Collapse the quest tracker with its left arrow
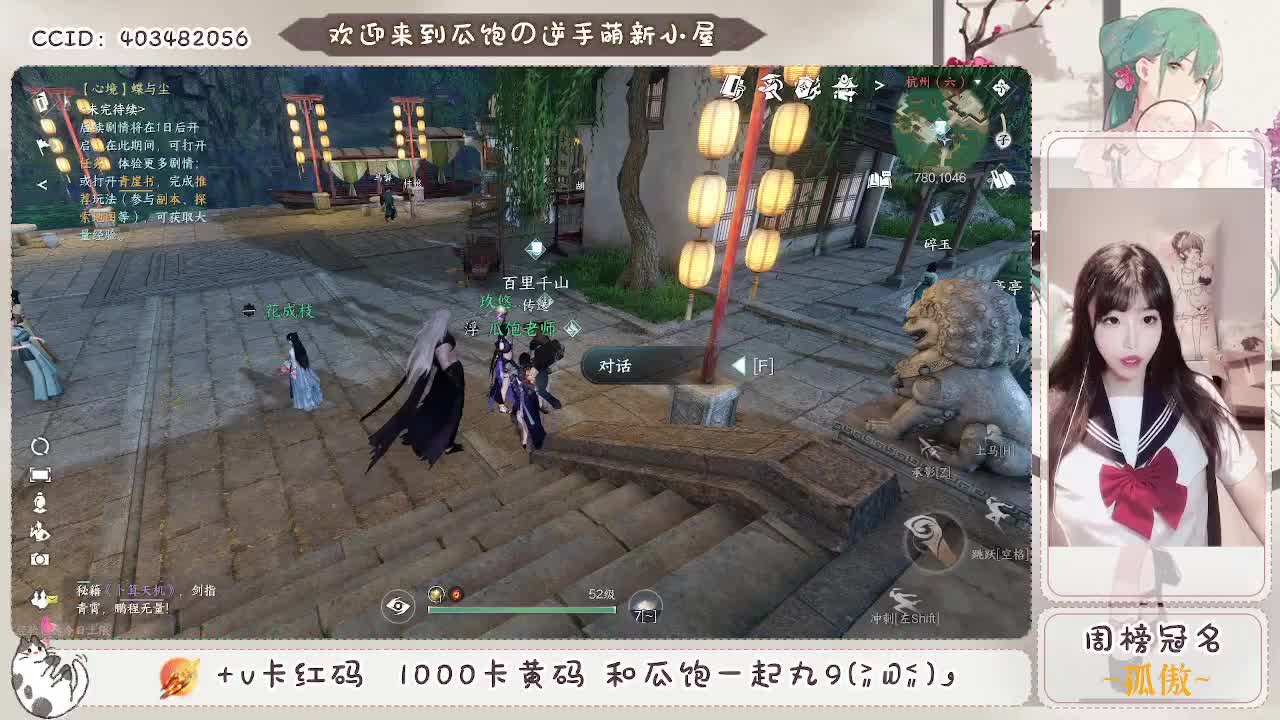 [42, 184]
